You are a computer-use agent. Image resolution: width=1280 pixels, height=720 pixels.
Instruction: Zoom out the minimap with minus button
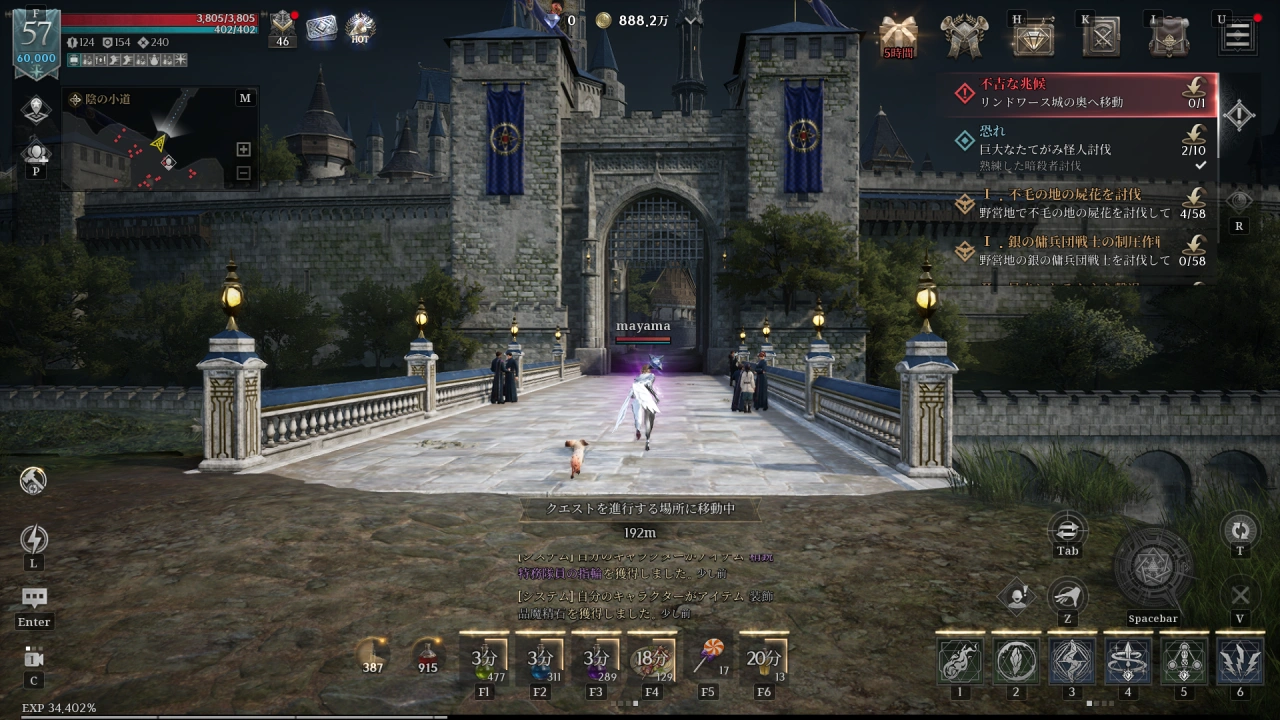click(243, 173)
